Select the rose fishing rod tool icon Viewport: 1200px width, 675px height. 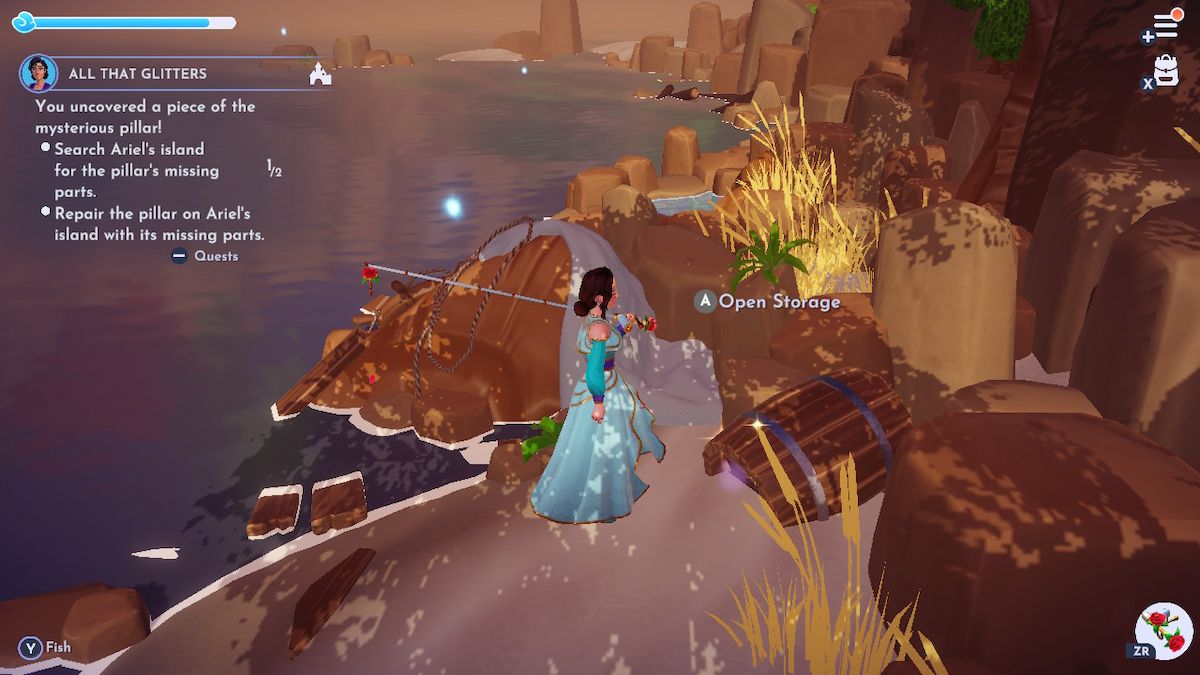pos(1163,630)
